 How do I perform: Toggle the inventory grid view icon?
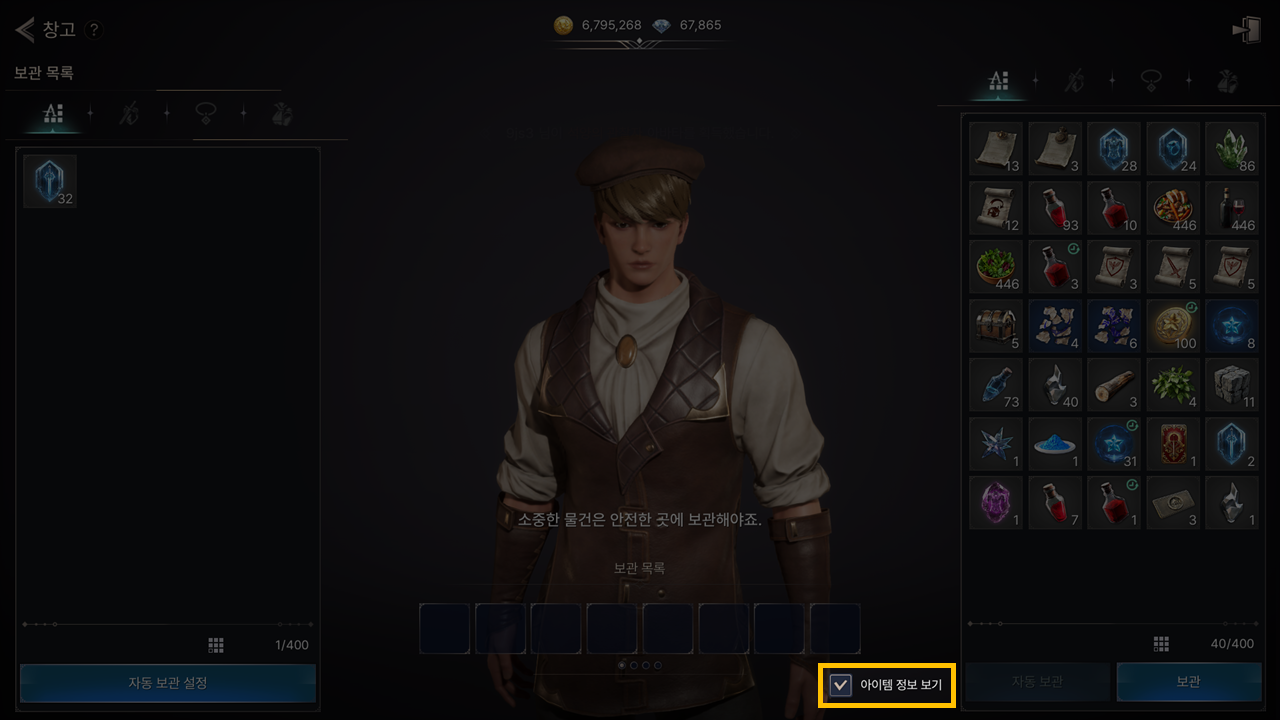pyautogui.click(x=1161, y=644)
